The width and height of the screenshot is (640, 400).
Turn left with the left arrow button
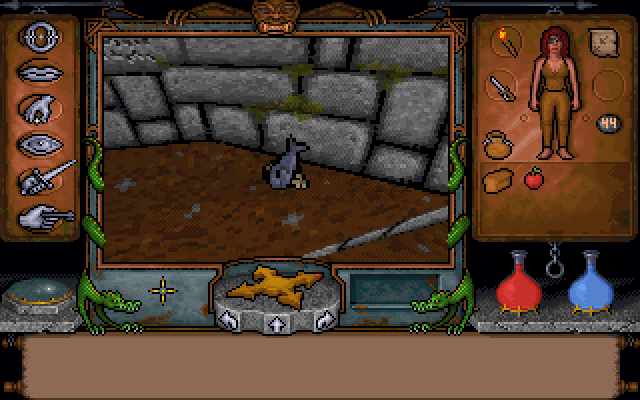coord(229,321)
